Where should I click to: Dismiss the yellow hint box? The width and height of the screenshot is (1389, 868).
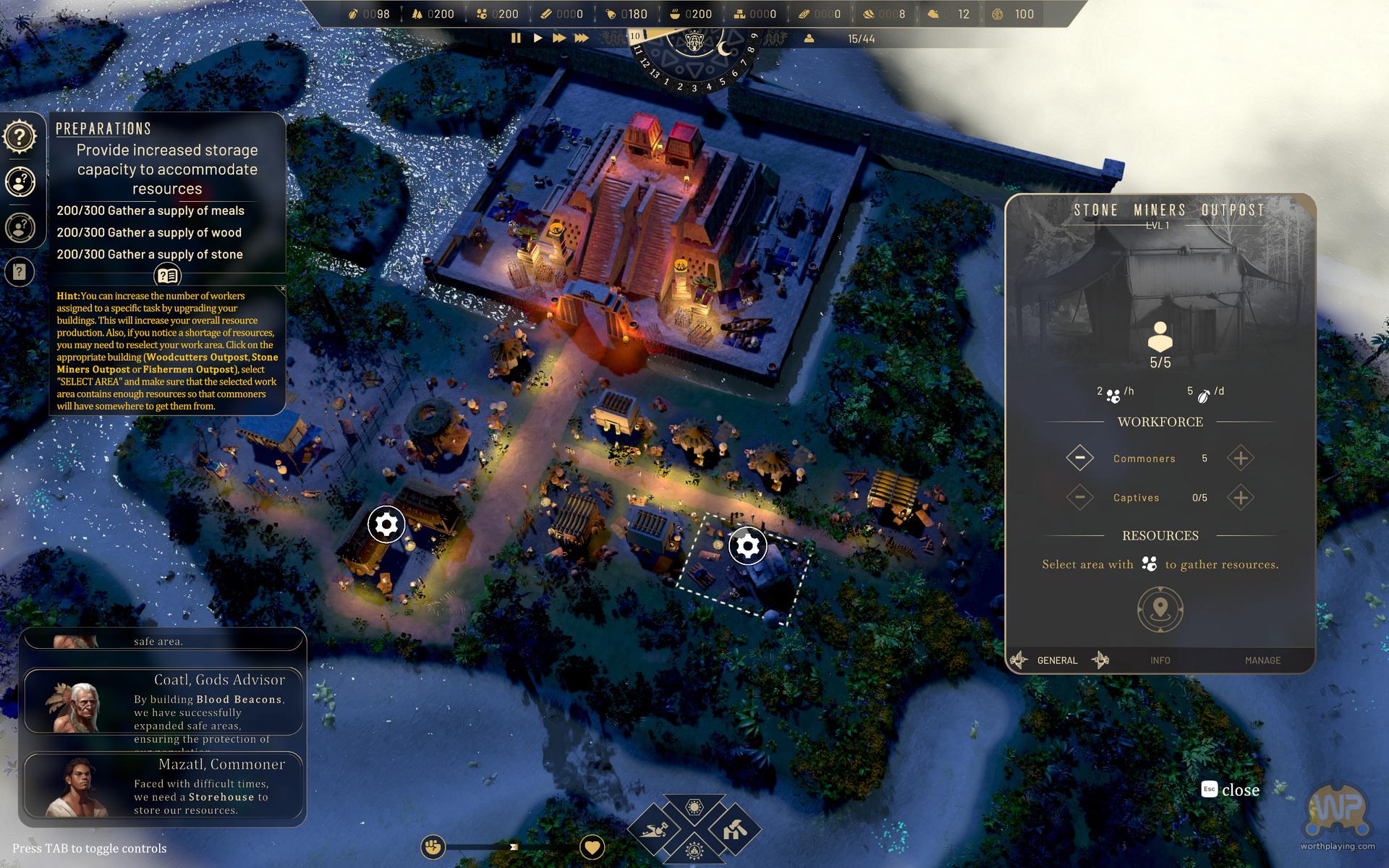point(282,289)
